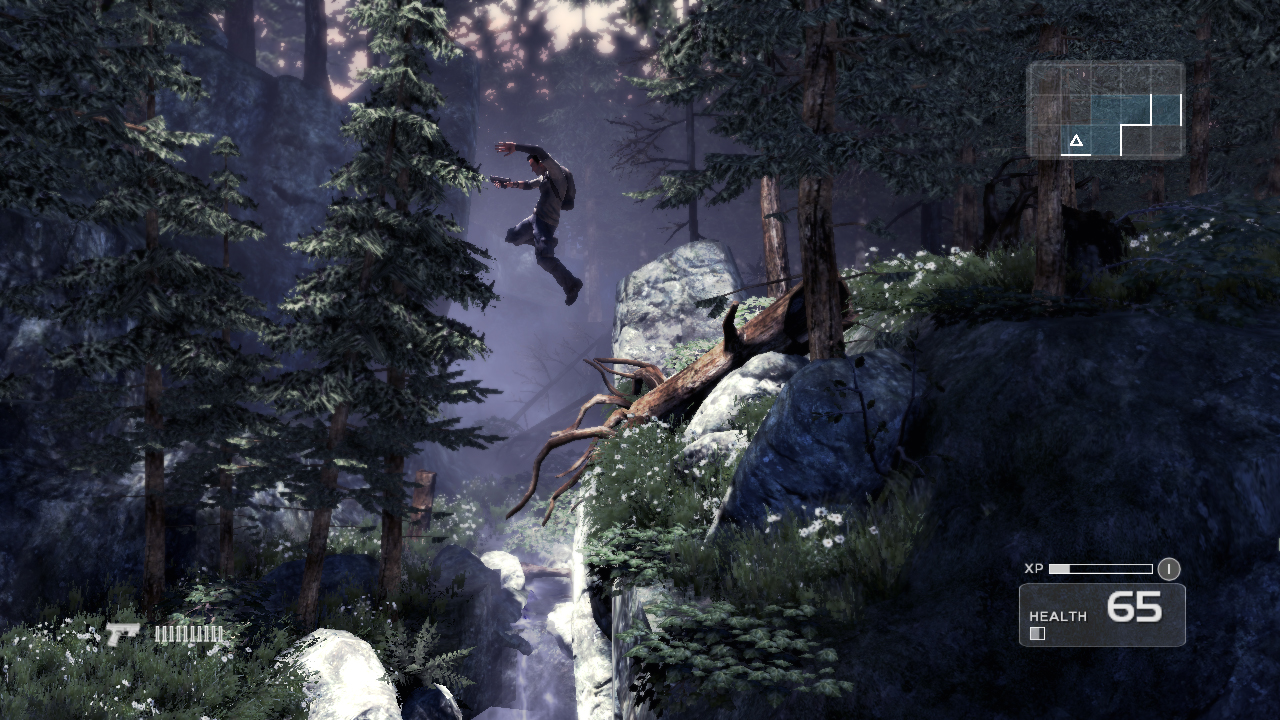The width and height of the screenshot is (1280, 720).
Task: Click the XP label above the health panel
Action: tap(1037, 568)
